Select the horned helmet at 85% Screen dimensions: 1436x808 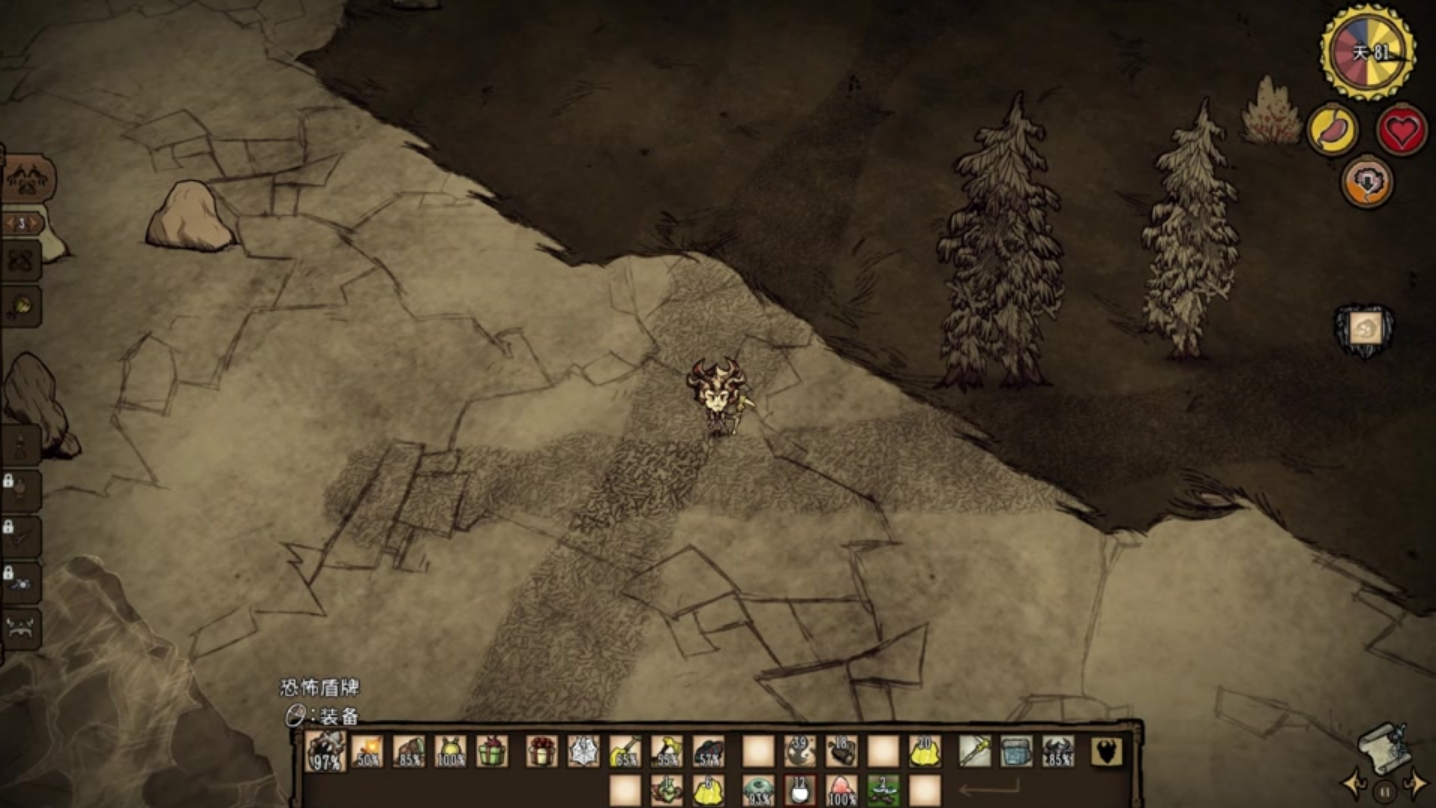1059,751
